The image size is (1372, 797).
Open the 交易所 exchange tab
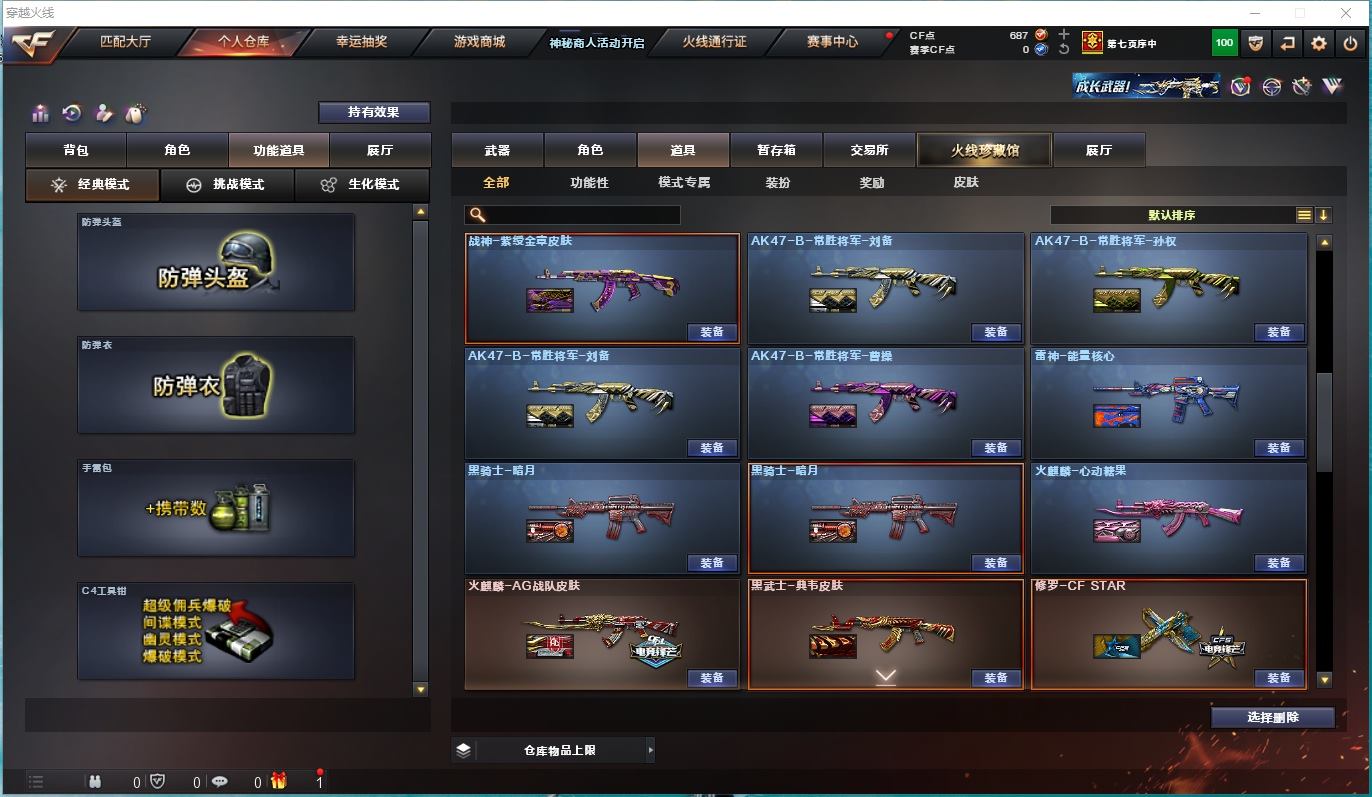pos(869,150)
